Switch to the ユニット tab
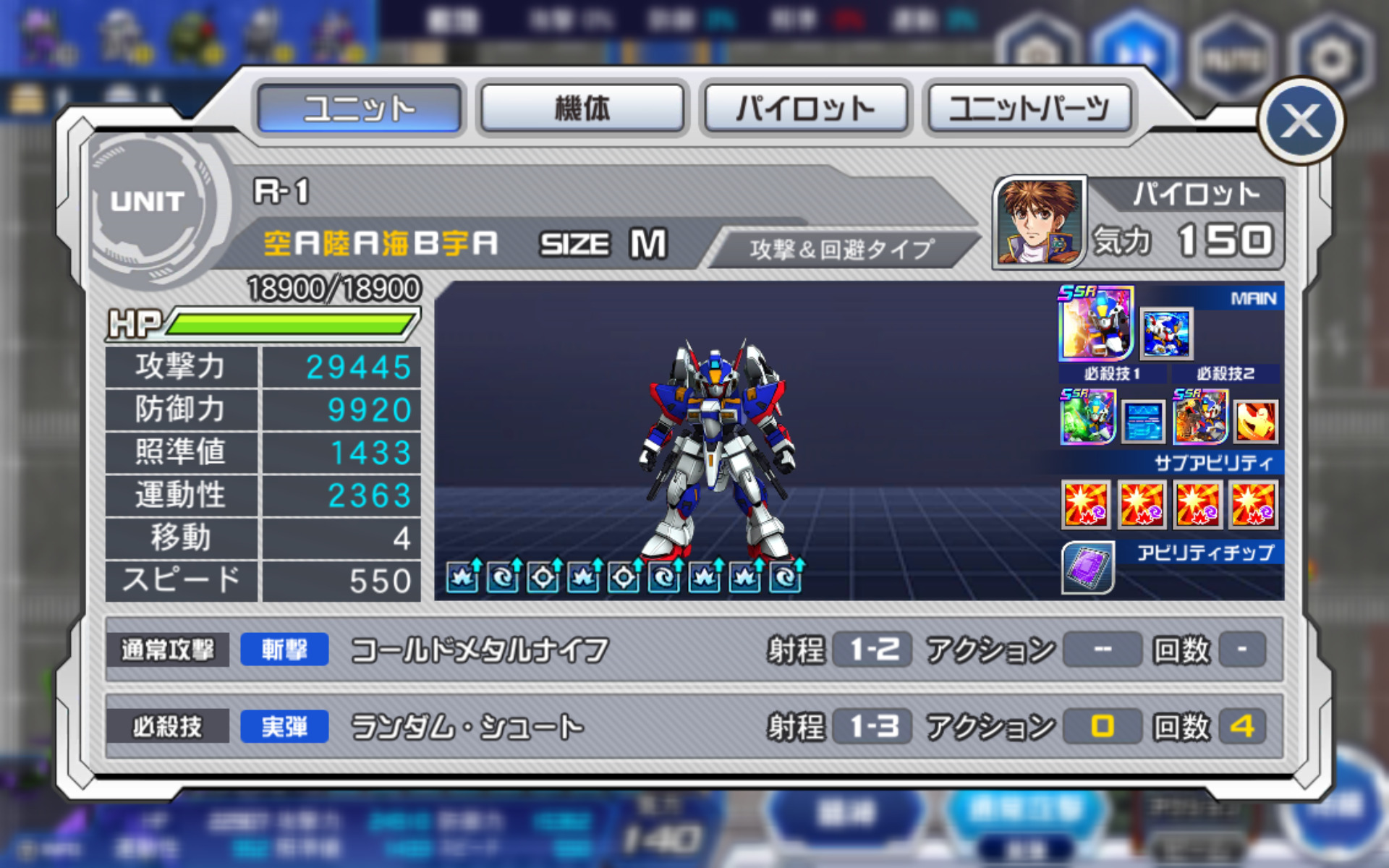 tap(359, 109)
